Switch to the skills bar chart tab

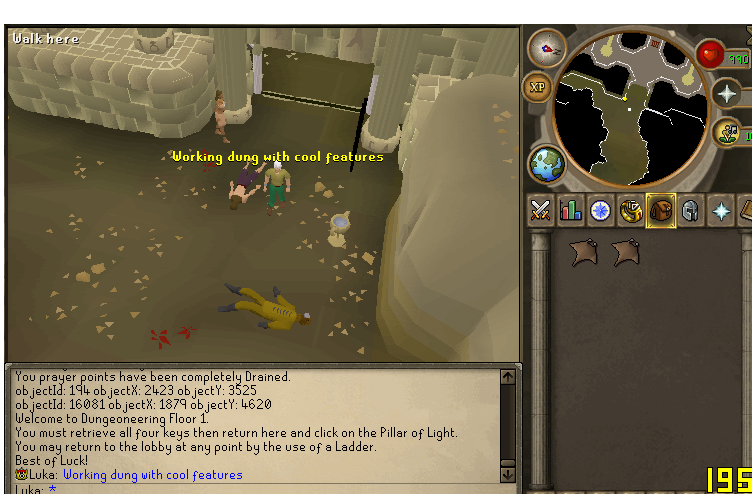[571, 211]
